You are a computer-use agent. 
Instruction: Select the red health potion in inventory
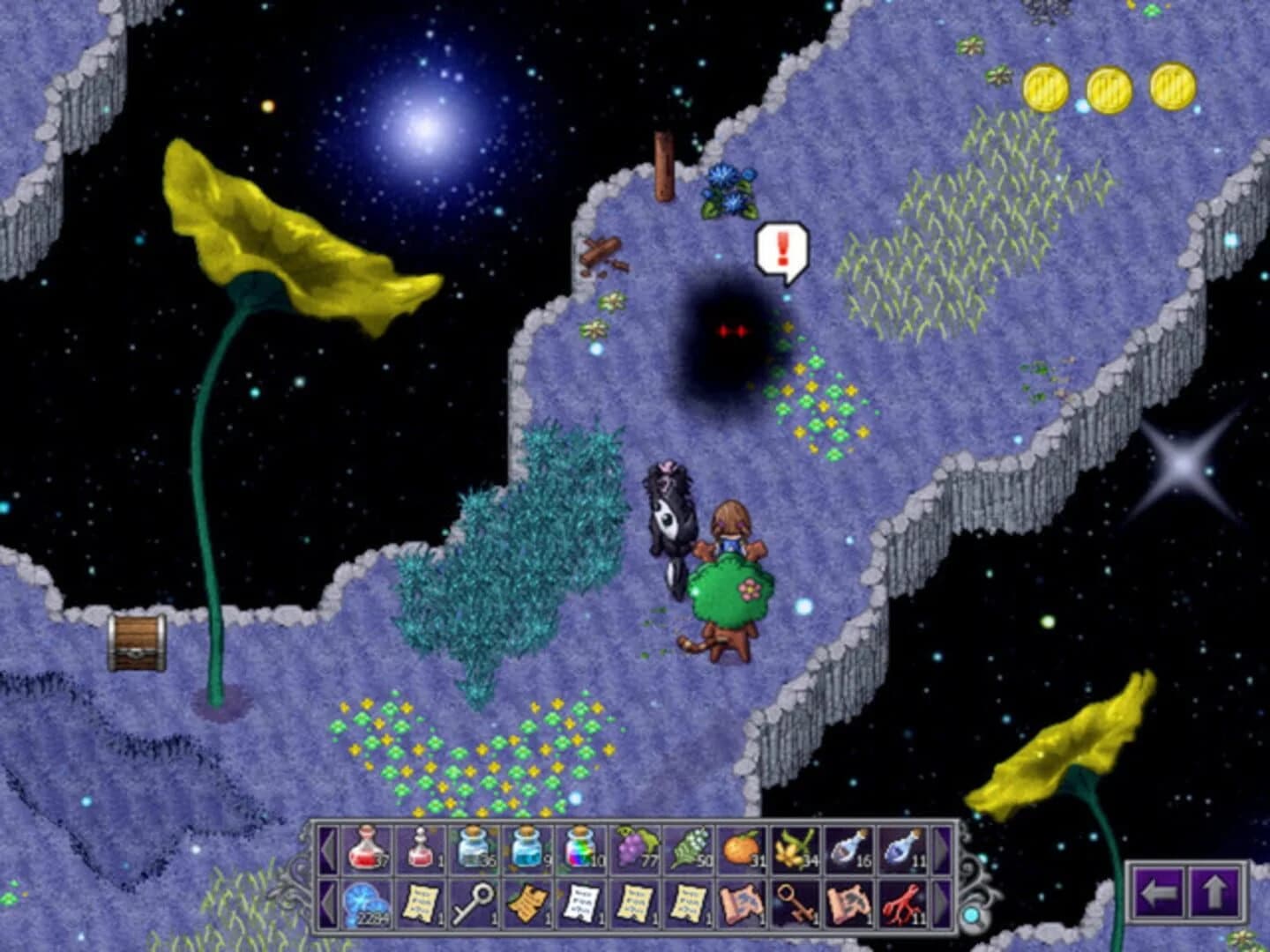point(365,848)
